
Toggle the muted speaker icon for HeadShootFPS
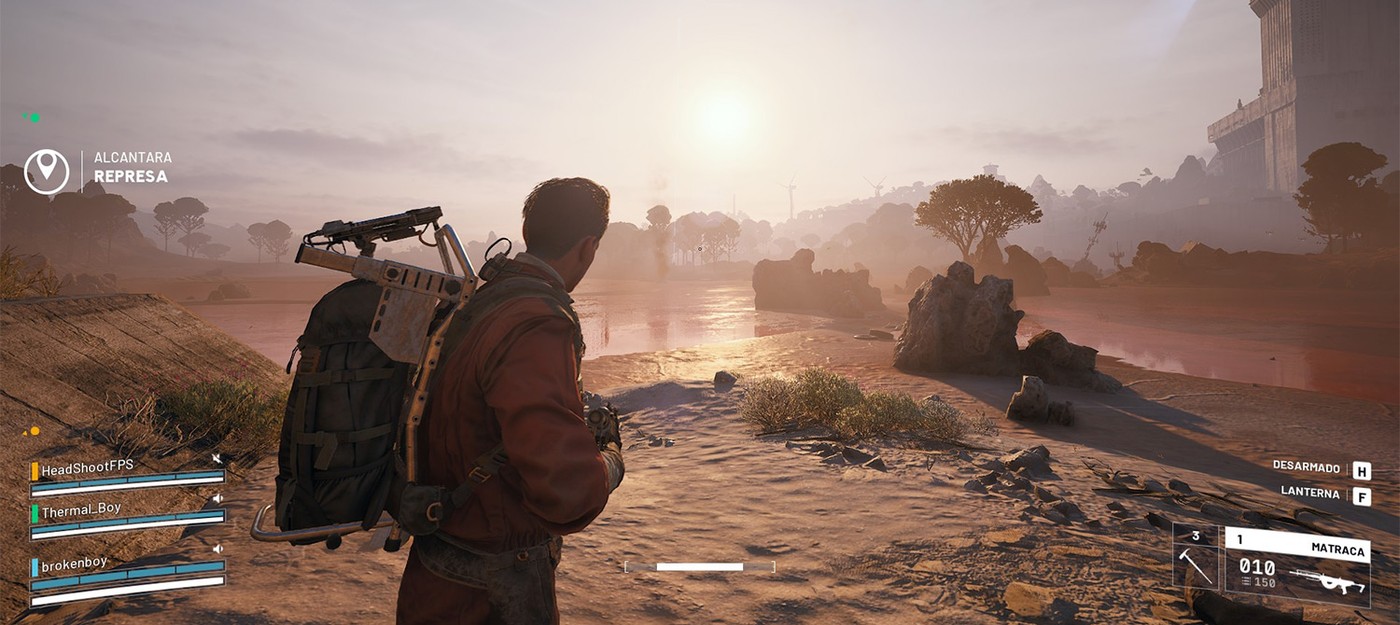tap(216, 459)
